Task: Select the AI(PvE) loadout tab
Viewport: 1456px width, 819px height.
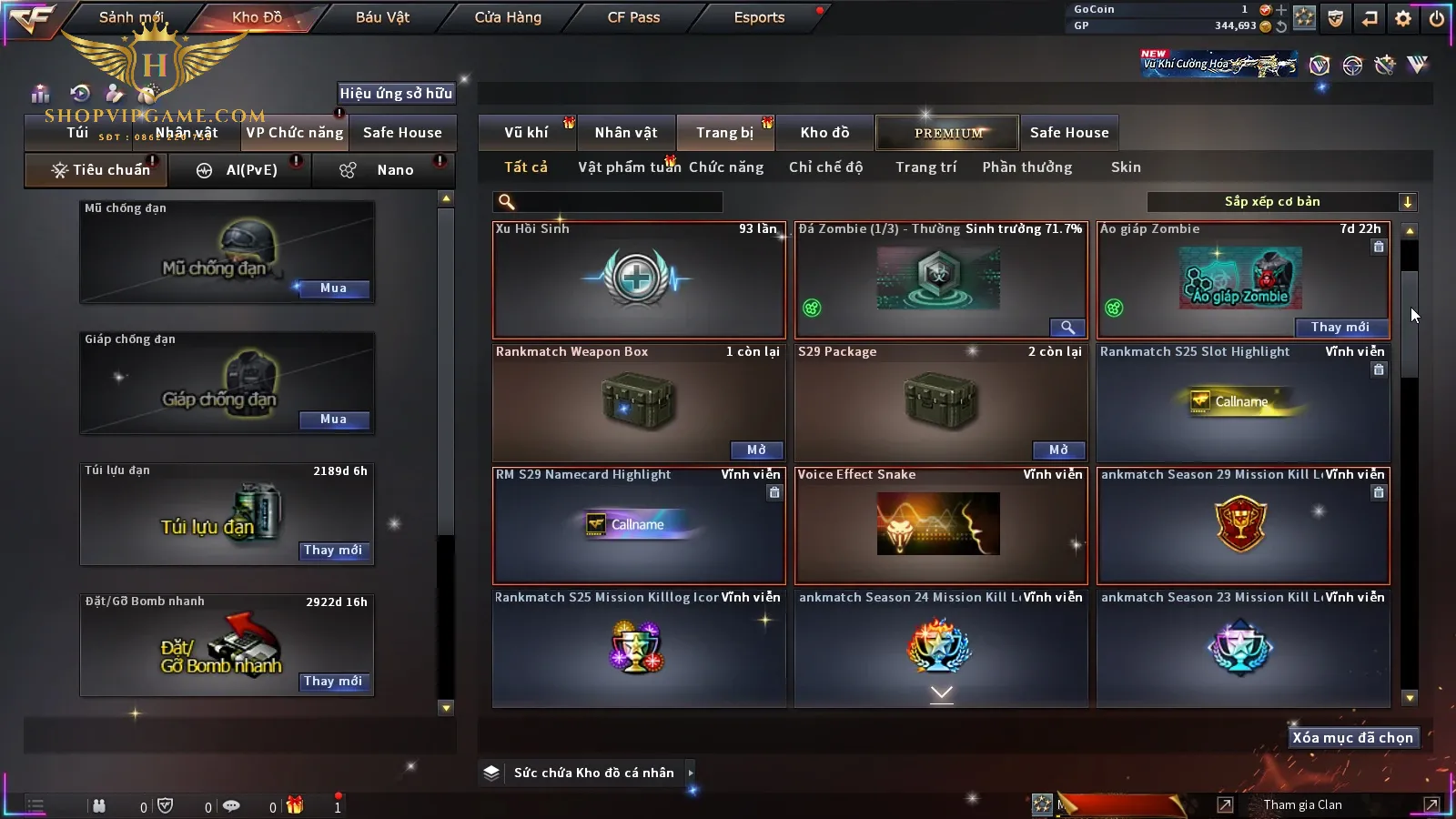Action: 251,170
